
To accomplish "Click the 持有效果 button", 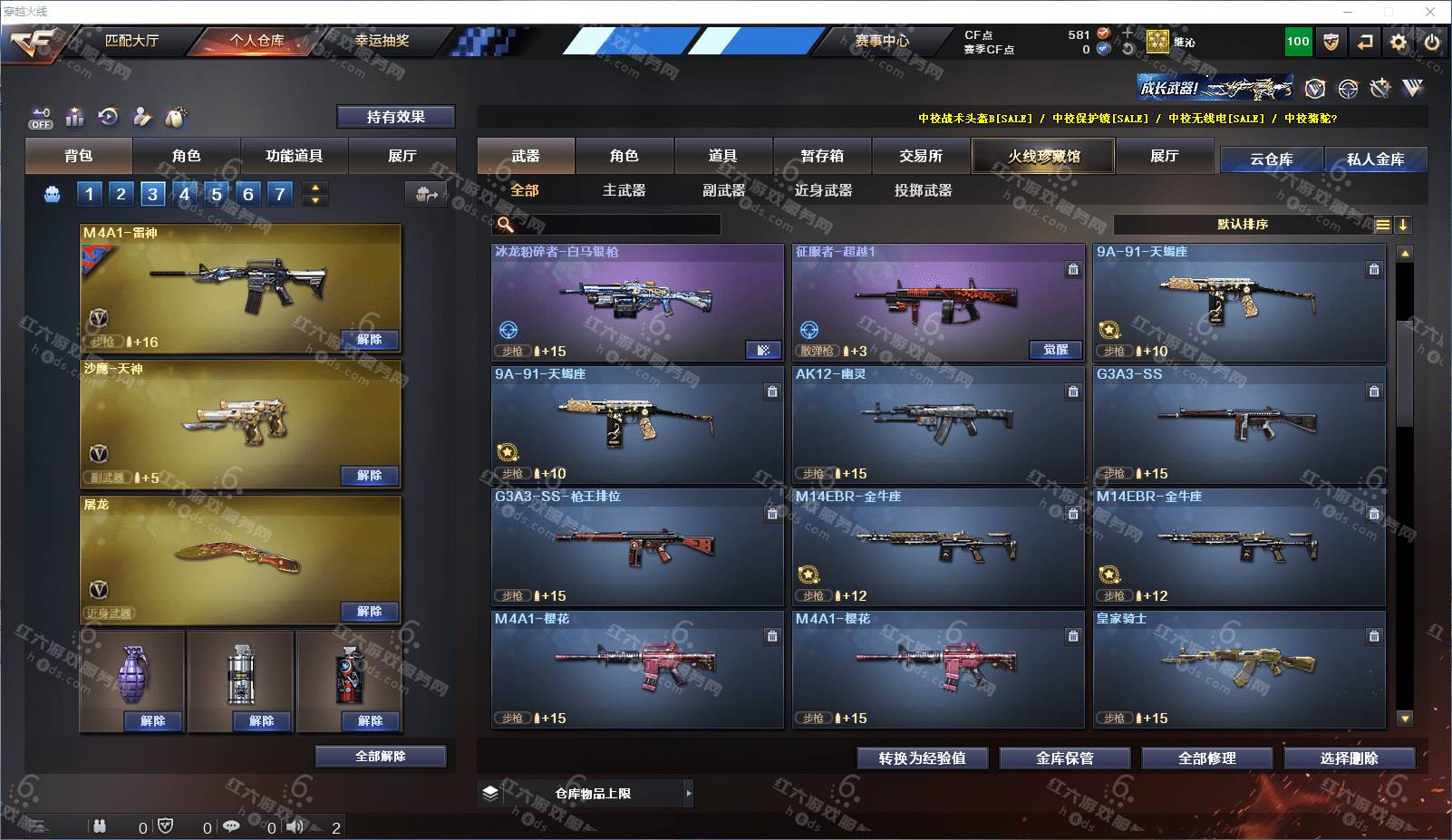I will [395, 117].
